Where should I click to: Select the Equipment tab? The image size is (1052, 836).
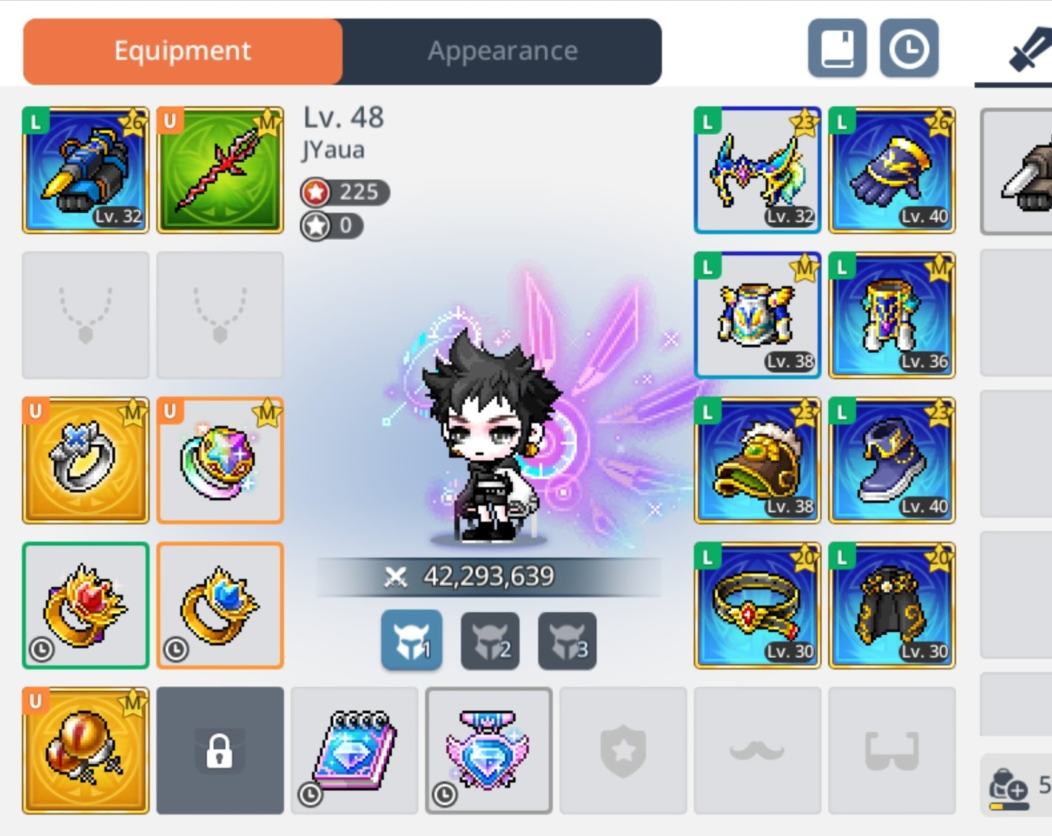point(182,51)
